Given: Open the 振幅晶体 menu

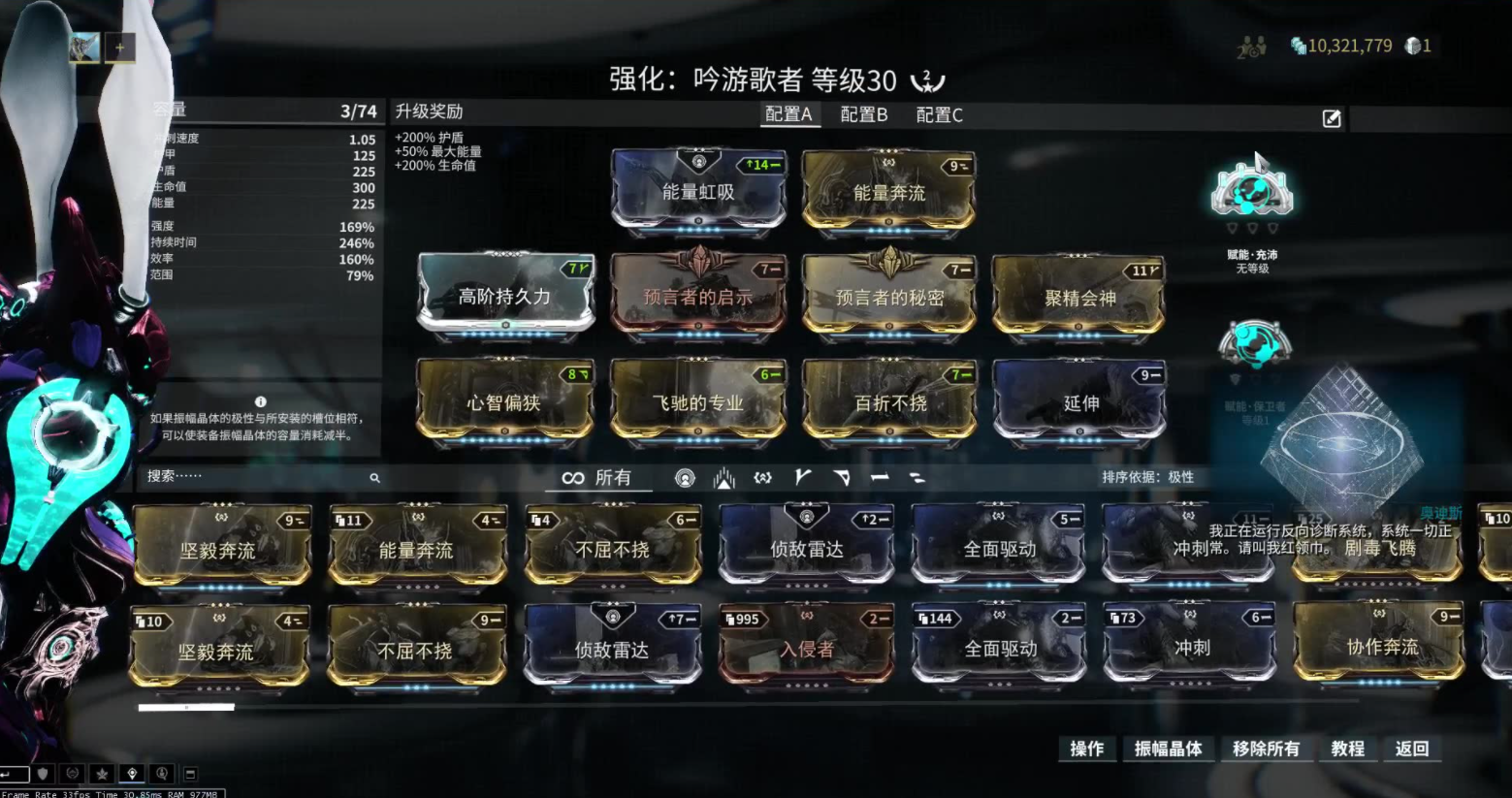Looking at the screenshot, I should point(1168,749).
